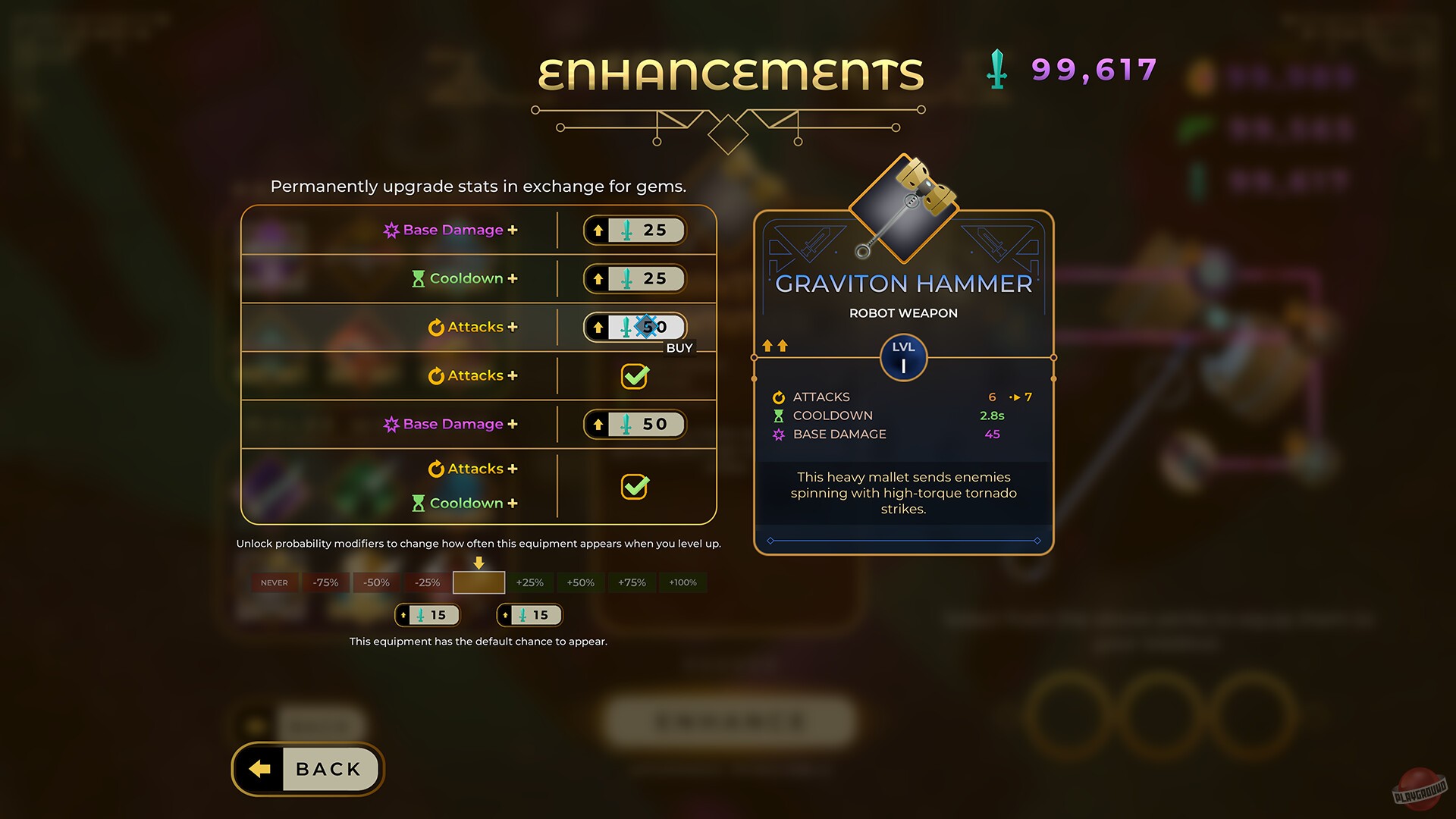Click the Attacks icon on the weapon stats card
This screenshot has height=819, width=1456.
pos(778,397)
